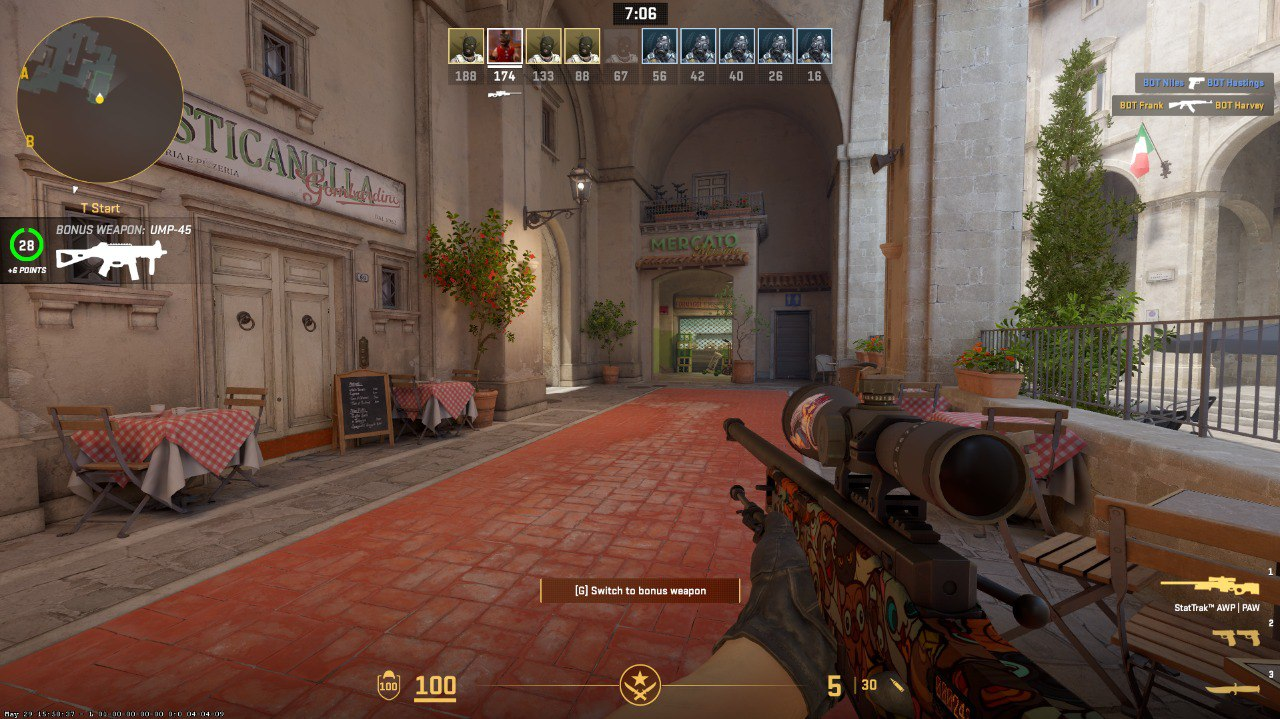This screenshot has width=1280, height=719.
Task: Click the team emblem at bottom center
Action: pos(640,685)
